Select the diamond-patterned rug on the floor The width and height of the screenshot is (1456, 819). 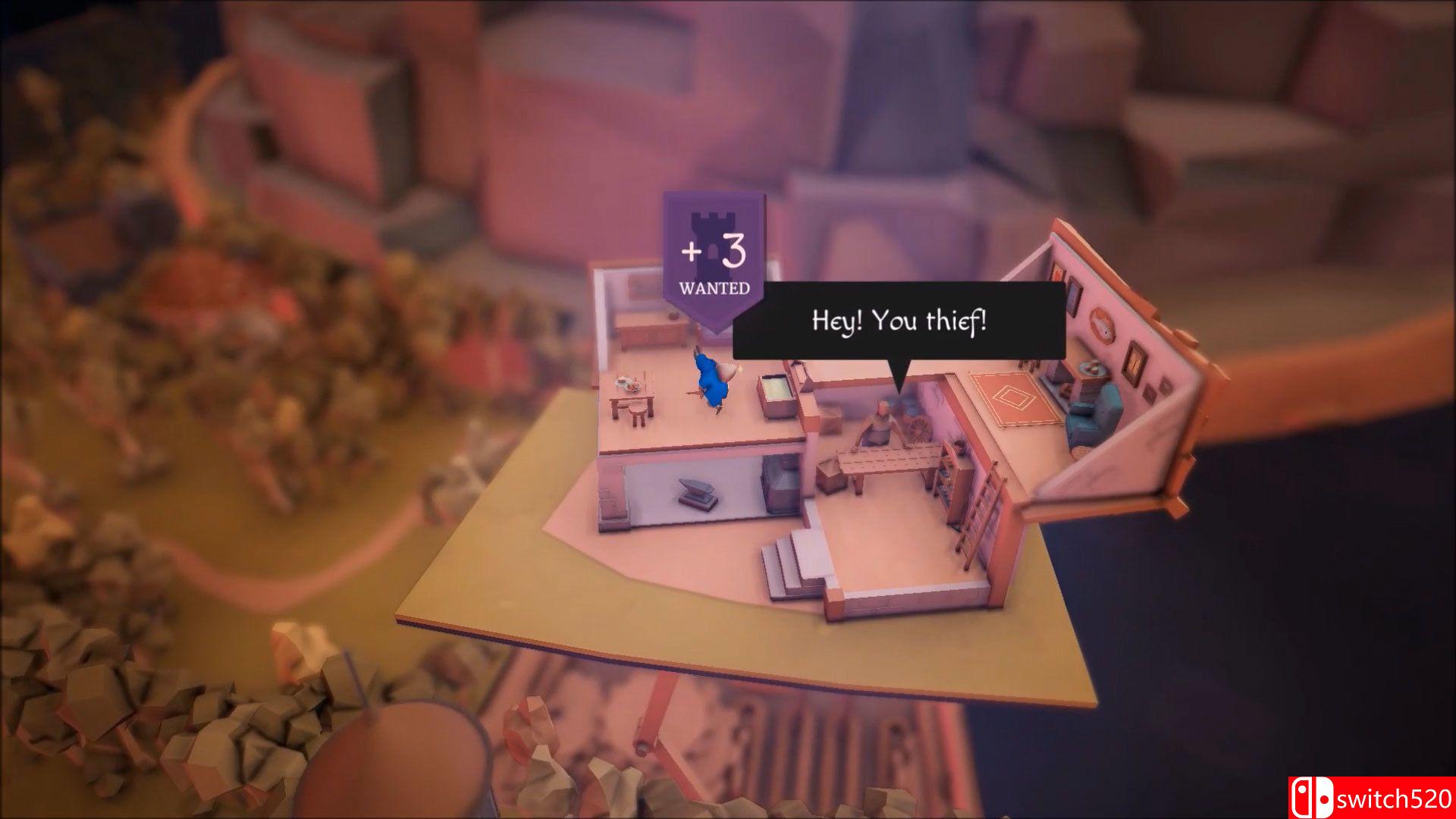tap(1013, 399)
